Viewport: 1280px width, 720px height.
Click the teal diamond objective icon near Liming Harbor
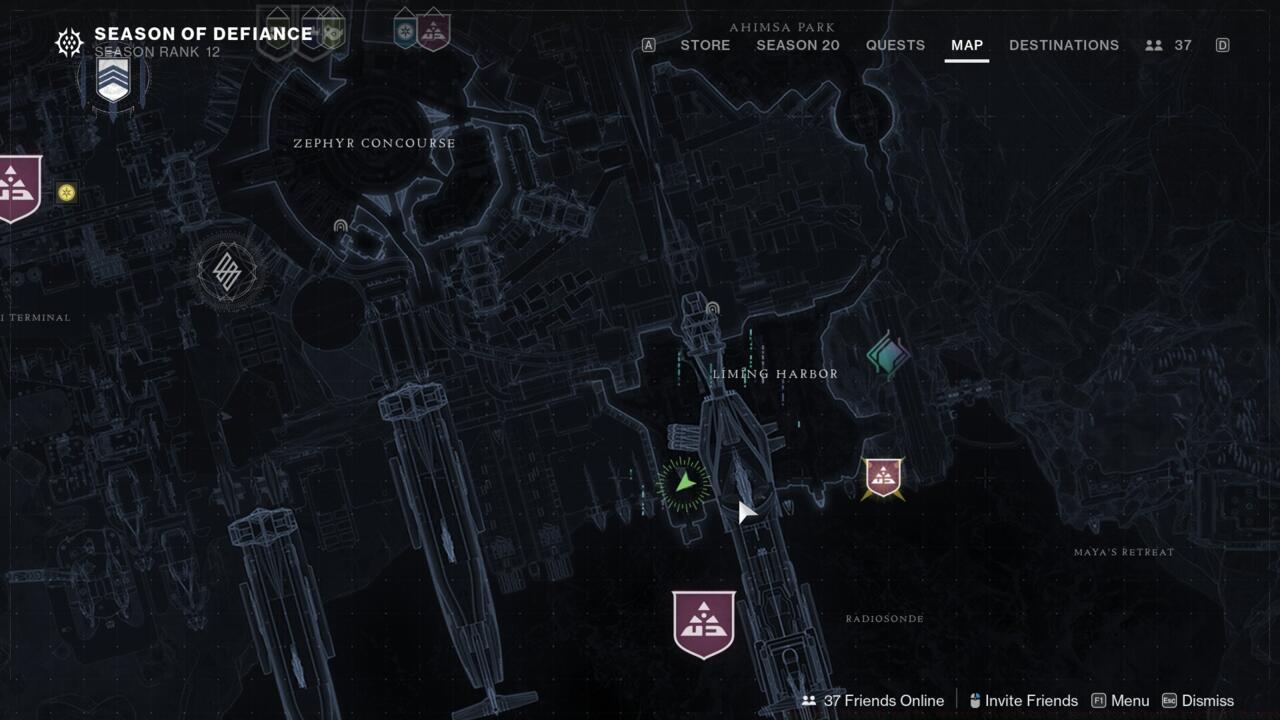pyautogui.click(x=888, y=352)
